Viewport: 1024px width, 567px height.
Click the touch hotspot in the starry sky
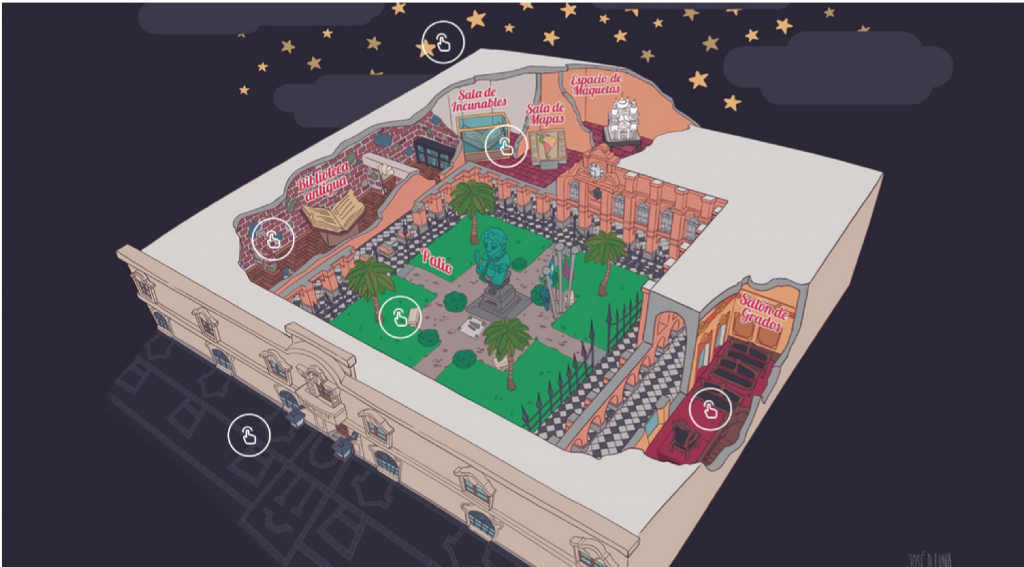pos(442,42)
